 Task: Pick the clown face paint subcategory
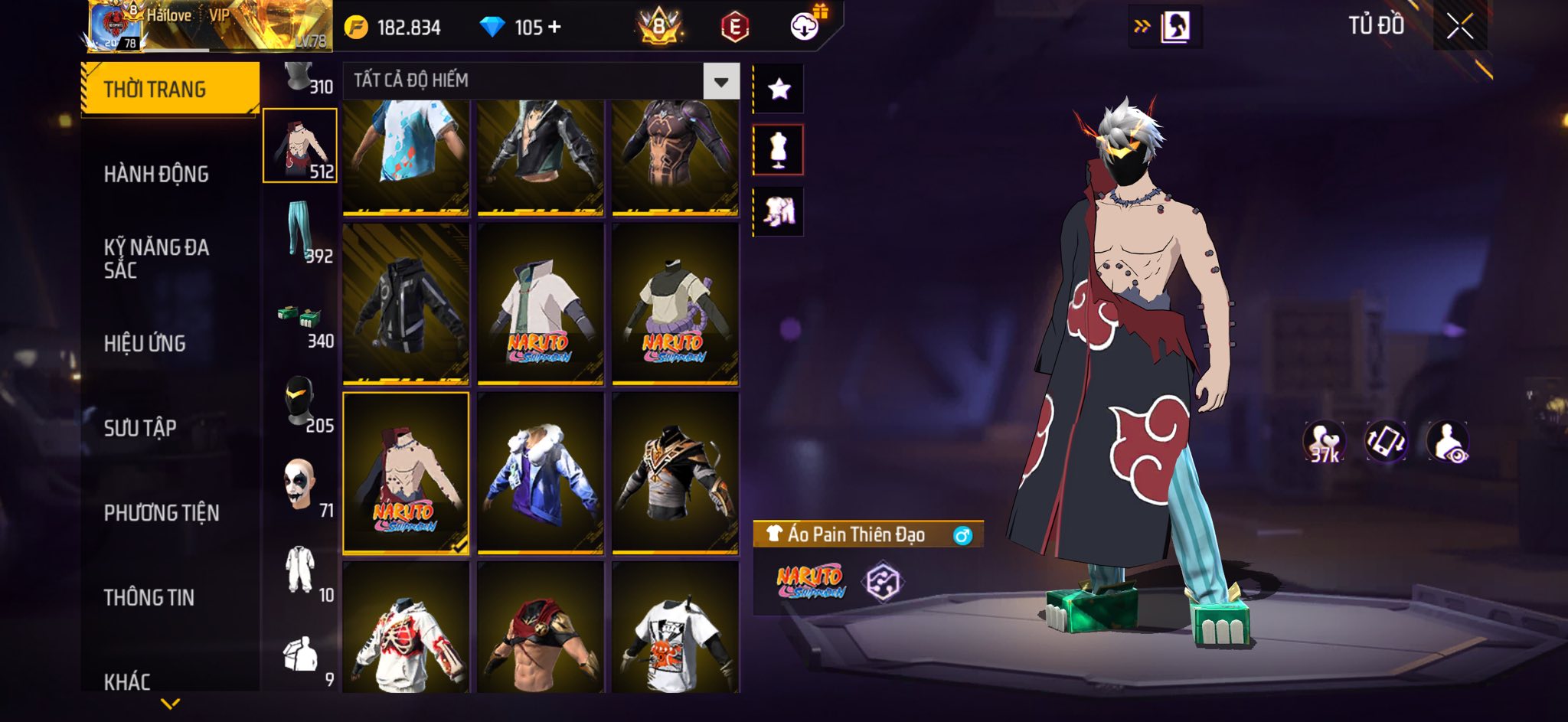coord(300,487)
